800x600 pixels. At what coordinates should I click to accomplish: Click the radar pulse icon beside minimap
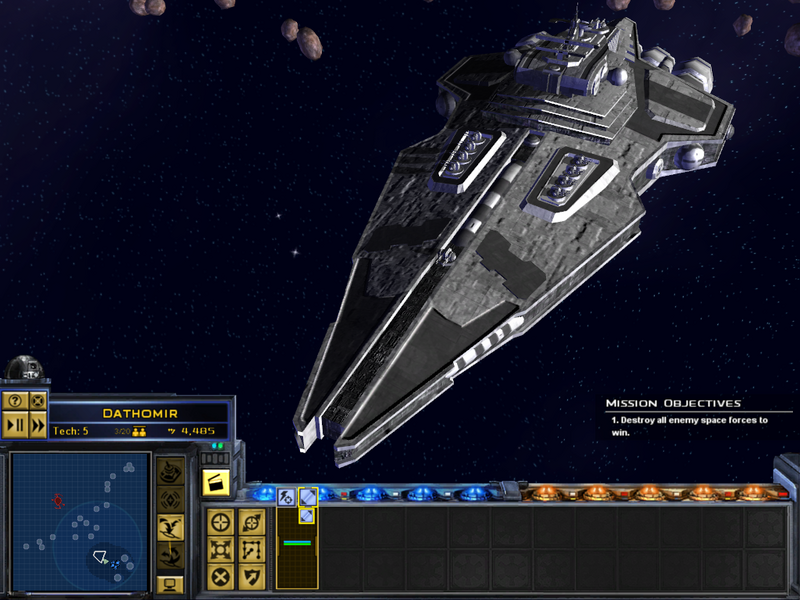pos(172,497)
